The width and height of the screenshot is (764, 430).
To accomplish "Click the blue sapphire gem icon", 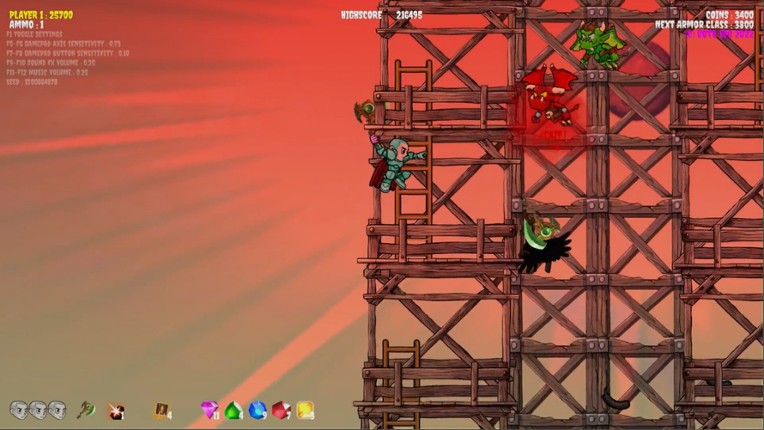I will pyautogui.click(x=257, y=410).
